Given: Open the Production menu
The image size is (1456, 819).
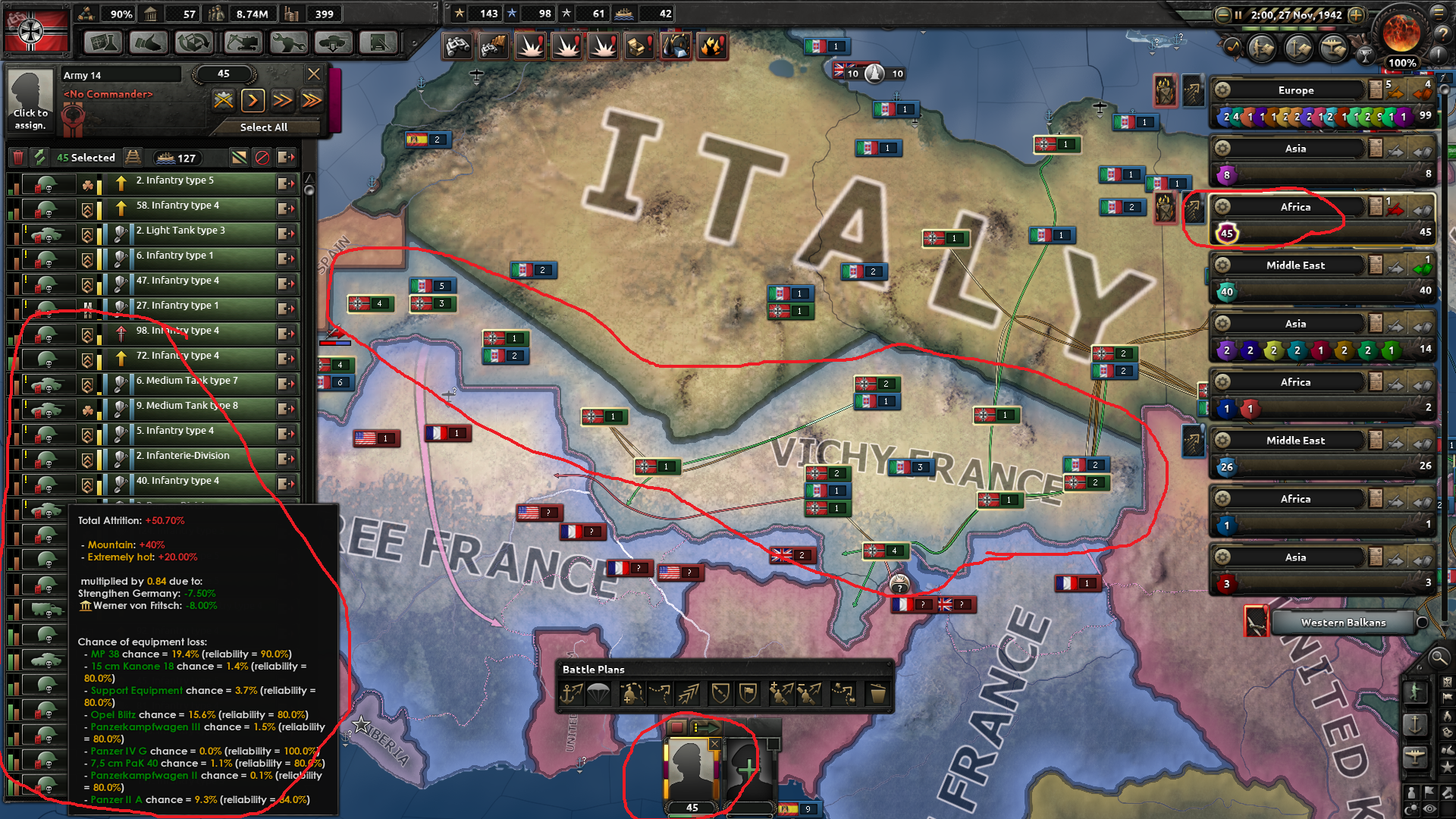Looking at the screenshot, I should click(287, 43).
